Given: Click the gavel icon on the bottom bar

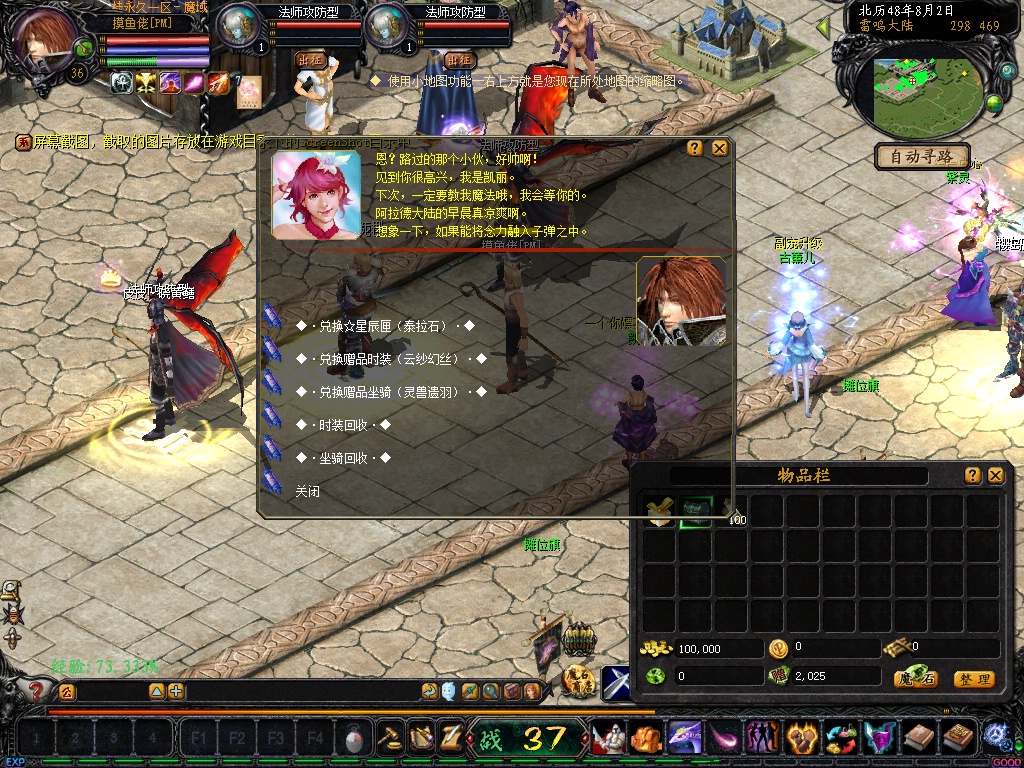Looking at the screenshot, I should [x=388, y=739].
